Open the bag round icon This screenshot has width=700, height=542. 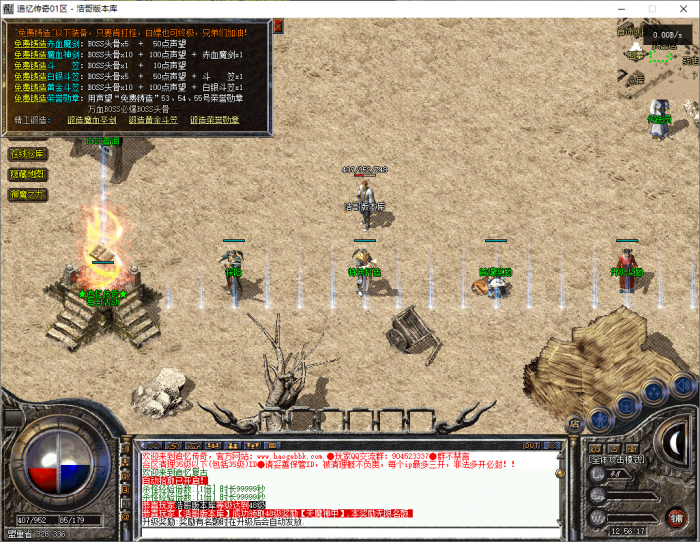pyautogui.click(x=627, y=403)
